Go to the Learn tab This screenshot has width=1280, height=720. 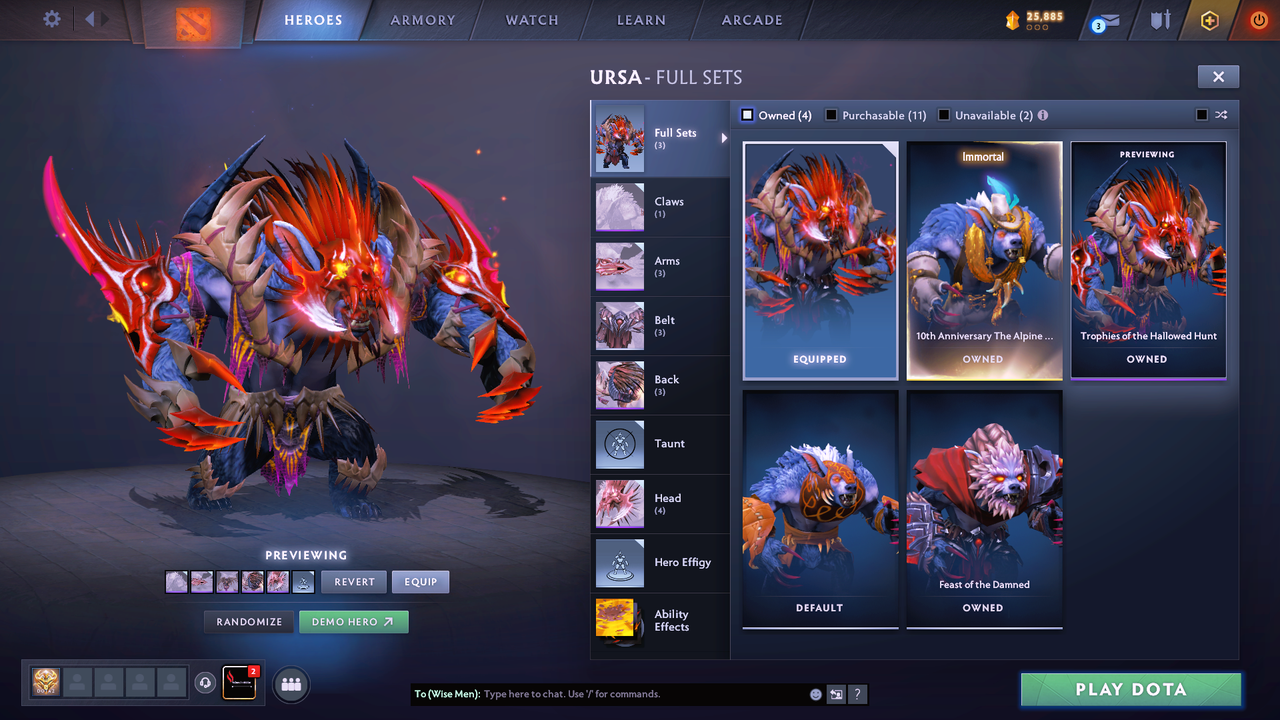coord(641,20)
